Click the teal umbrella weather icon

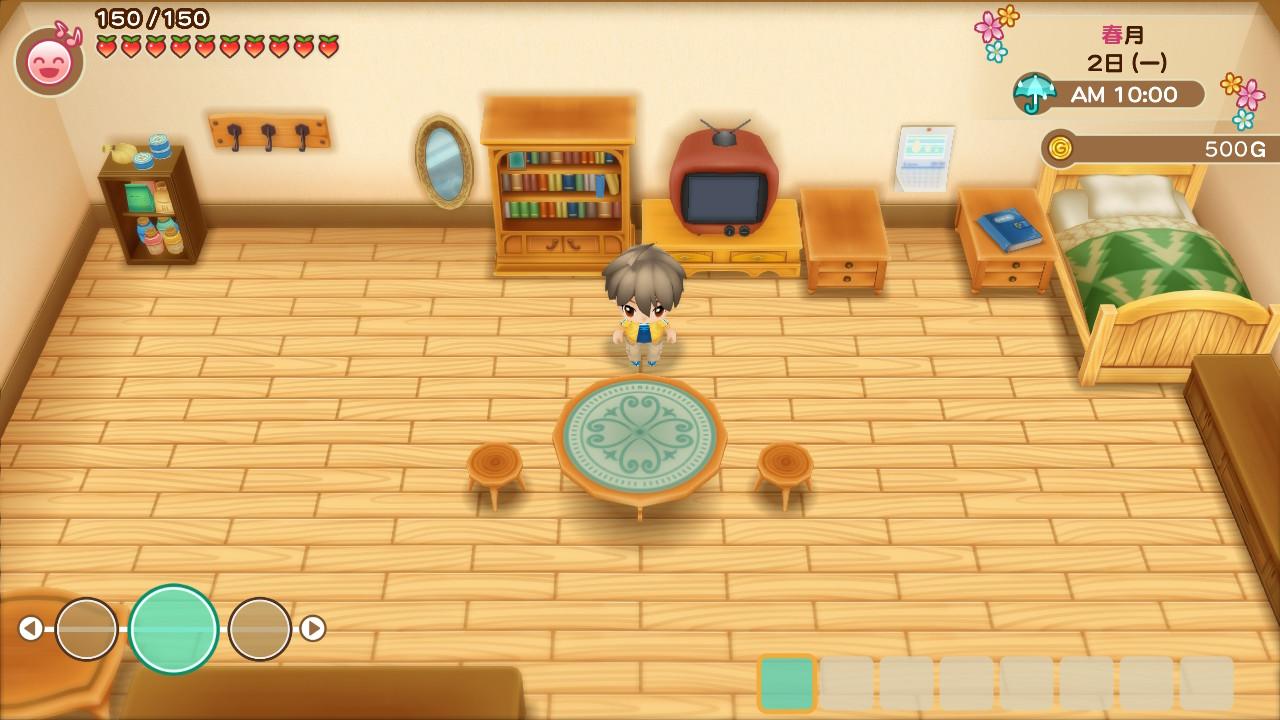[x=1035, y=93]
